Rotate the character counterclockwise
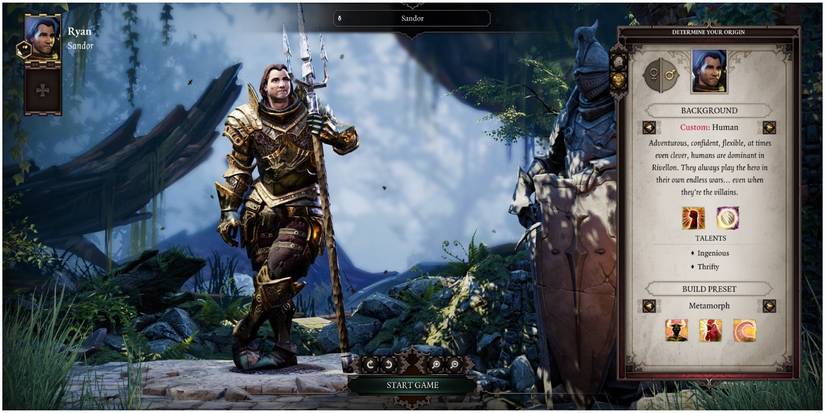 [x=372, y=364]
